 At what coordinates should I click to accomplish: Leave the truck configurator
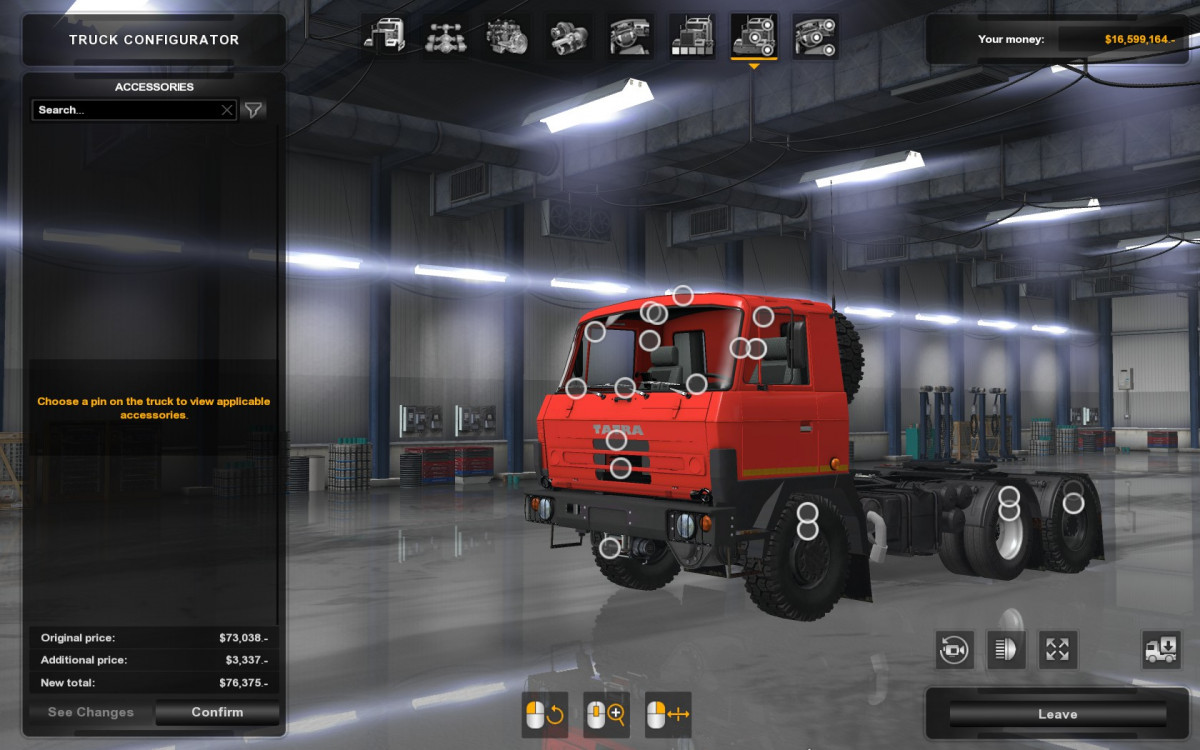pos(1057,714)
